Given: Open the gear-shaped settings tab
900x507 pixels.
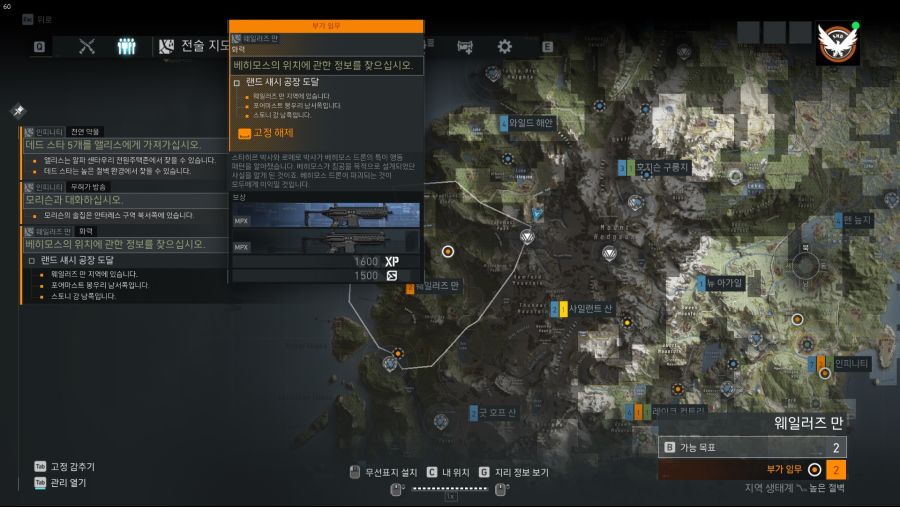Looking at the screenshot, I should pos(505,46).
